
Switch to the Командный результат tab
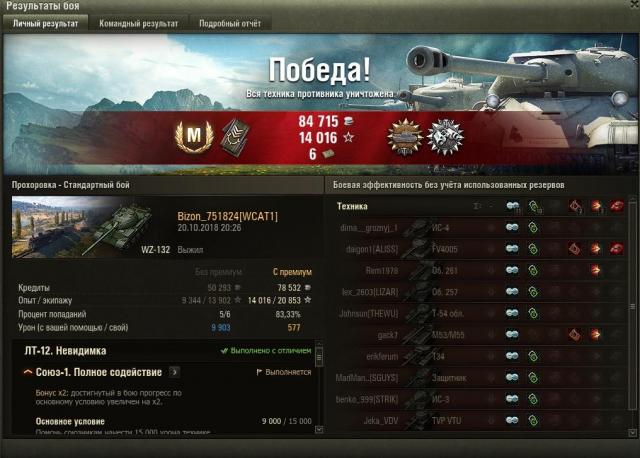(139, 23)
